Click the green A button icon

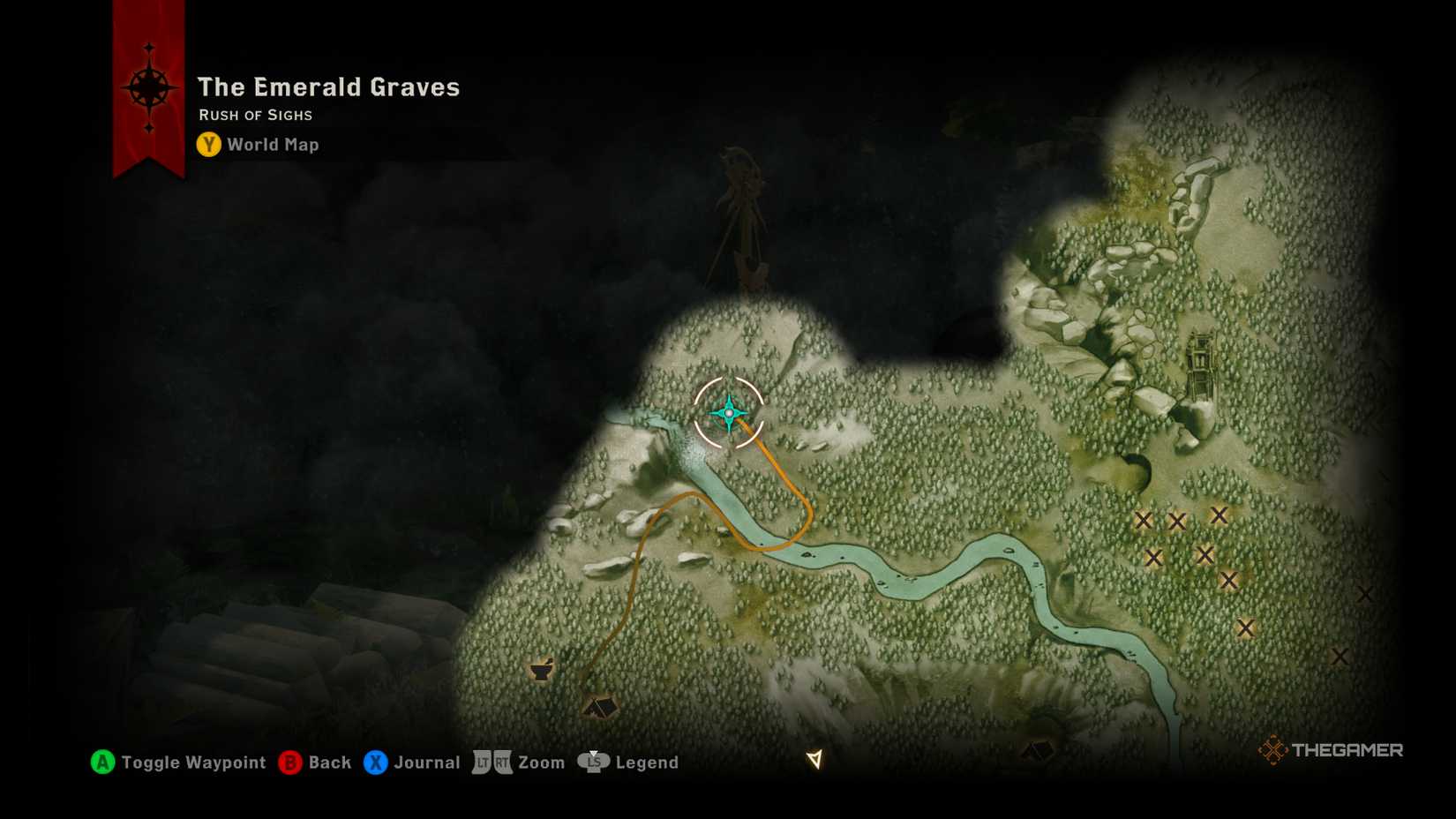[x=103, y=762]
